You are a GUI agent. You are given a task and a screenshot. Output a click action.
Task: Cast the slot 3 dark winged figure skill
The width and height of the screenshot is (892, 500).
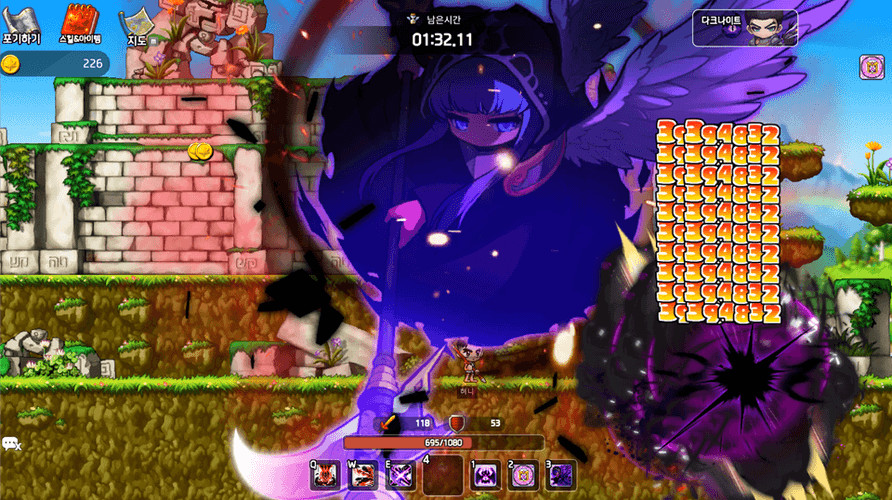(x=560, y=475)
